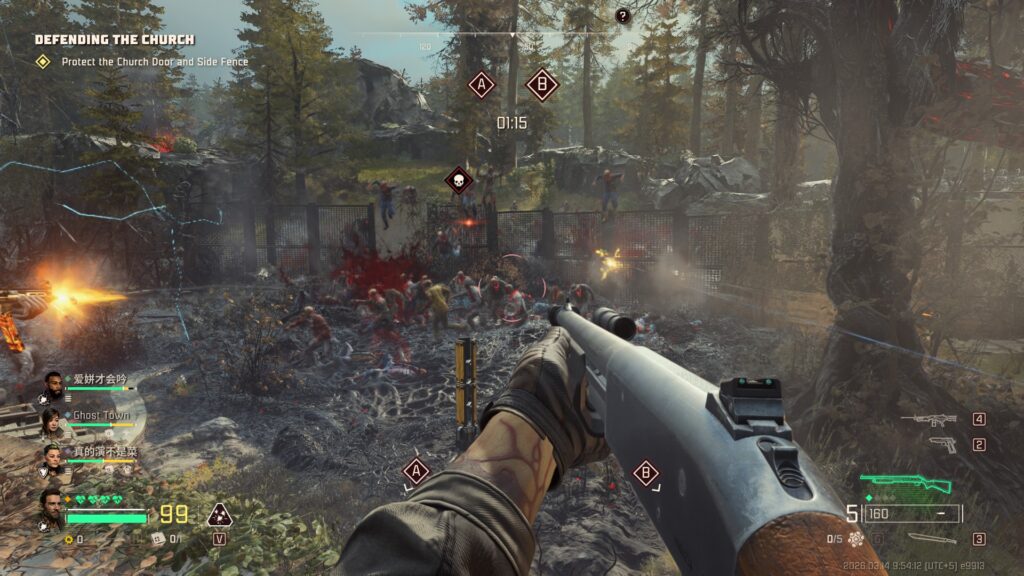Select the highlighted green shotgun icon
This screenshot has height=576, width=1024.
(x=906, y=485)
